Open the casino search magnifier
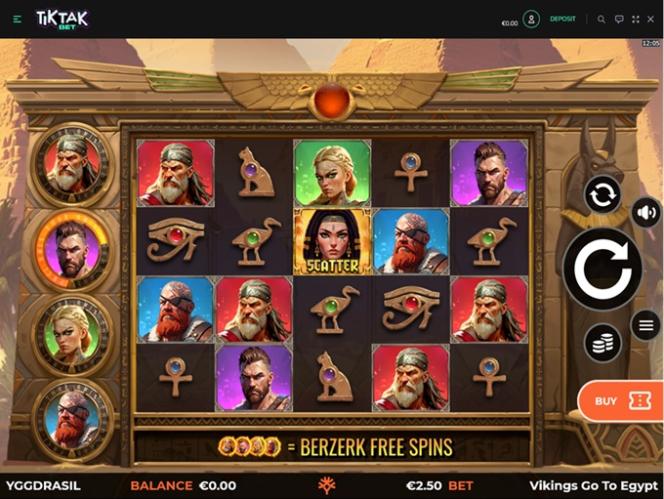The width and height of the screenshot is (664, 499). pos(601,19)
